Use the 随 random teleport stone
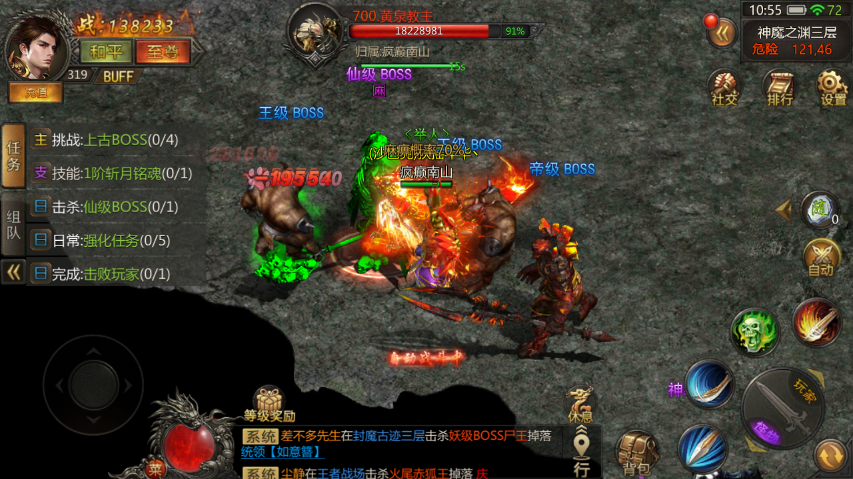Screen dimensions: 853x479 [819, 209]
